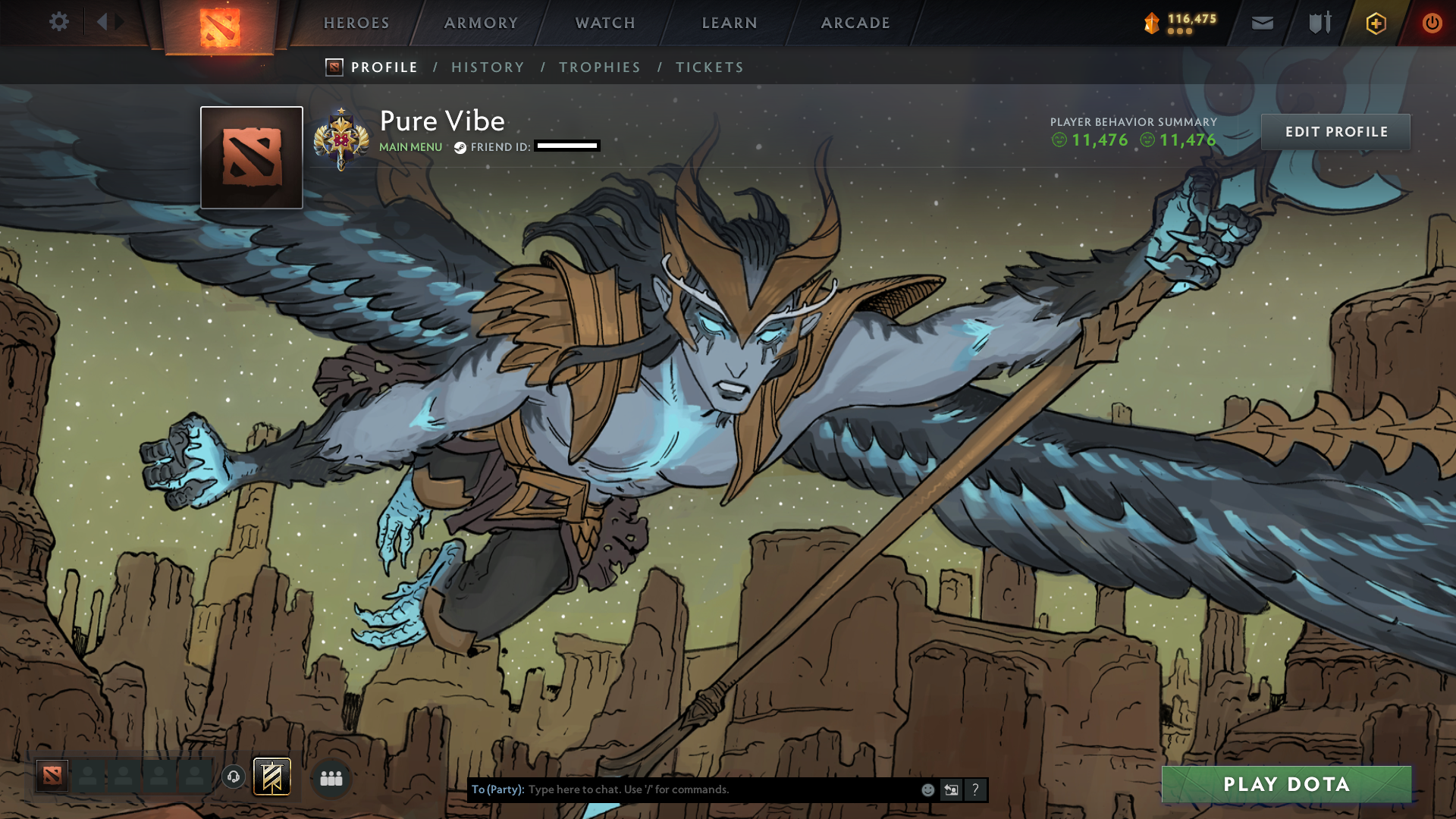Screen dimensions: 1456x819
Task: Click the EDIT PROFILE button
Action: click(x=1335, y=132)
